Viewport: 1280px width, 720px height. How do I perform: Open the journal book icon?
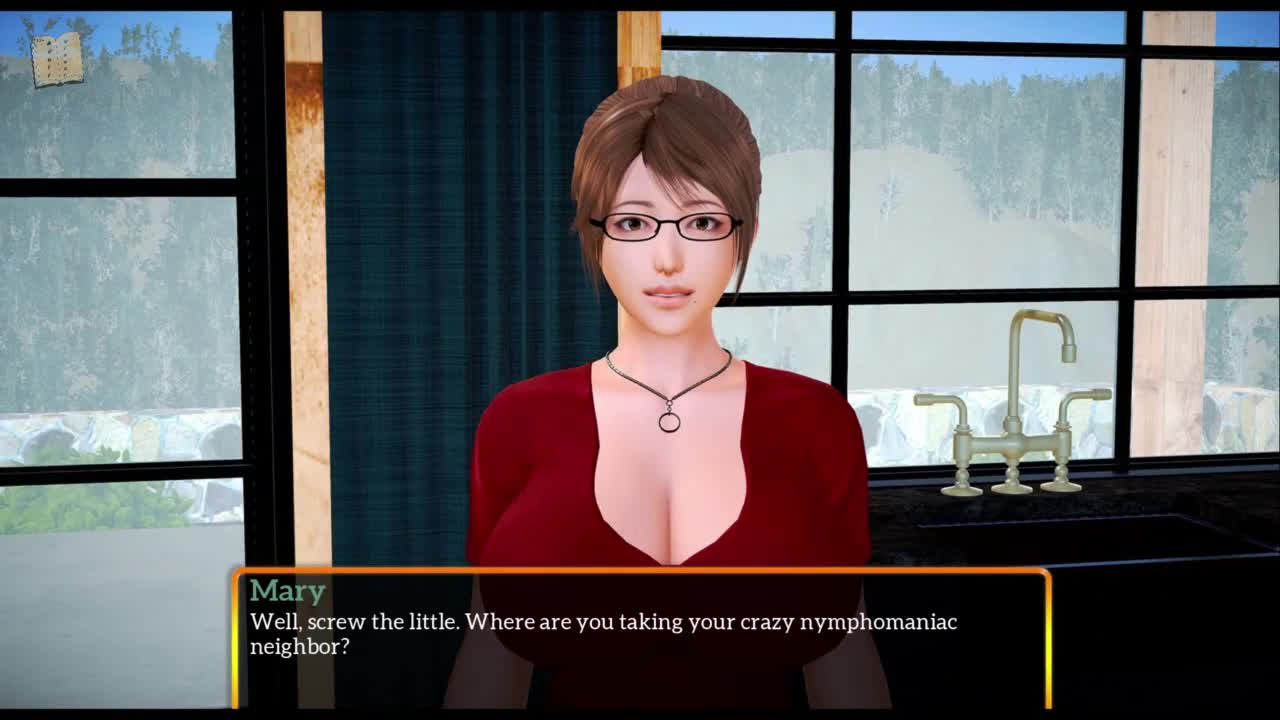tap(56, 60)
